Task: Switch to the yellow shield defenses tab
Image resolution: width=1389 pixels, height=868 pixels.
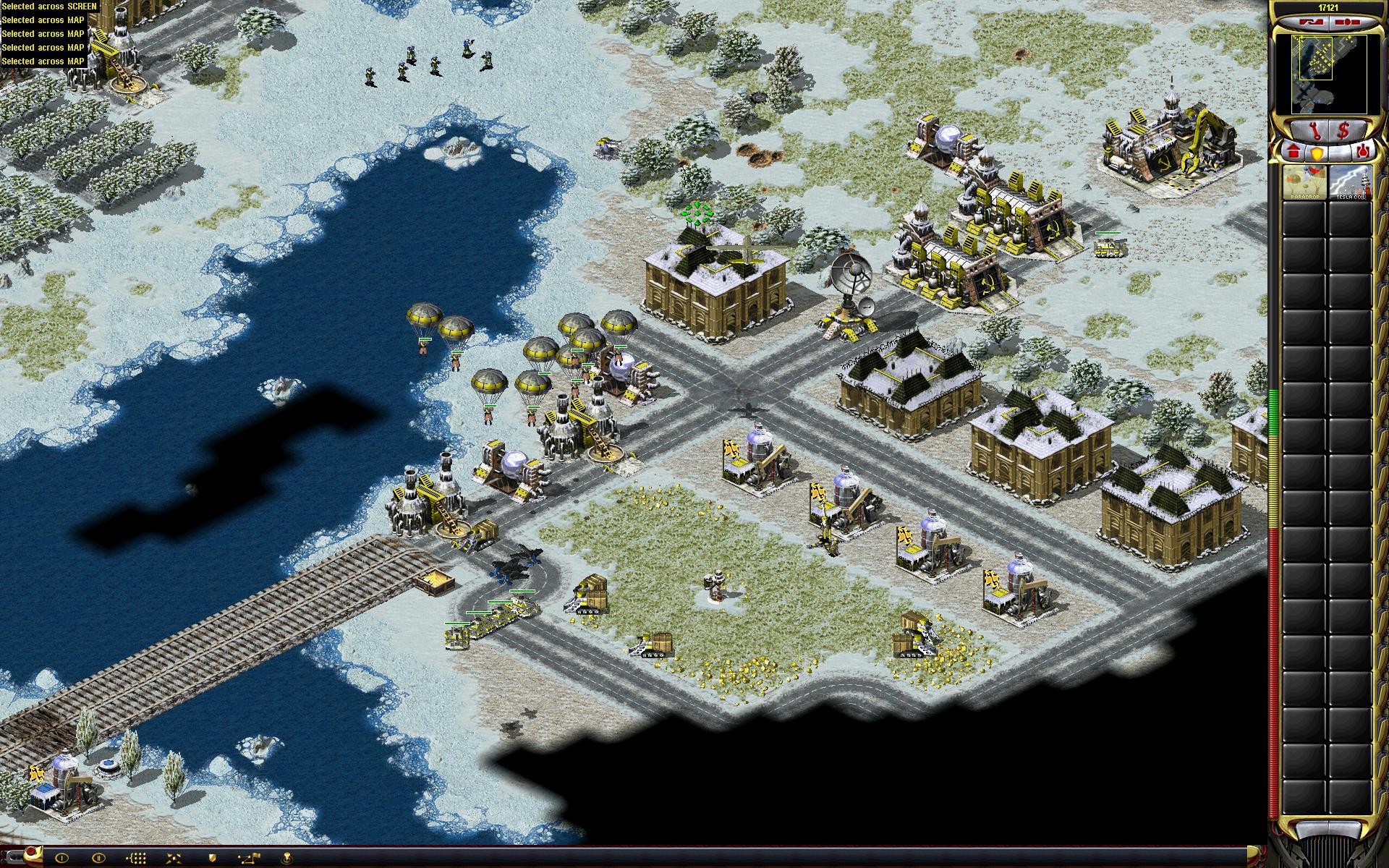Action: (1317, 153)
